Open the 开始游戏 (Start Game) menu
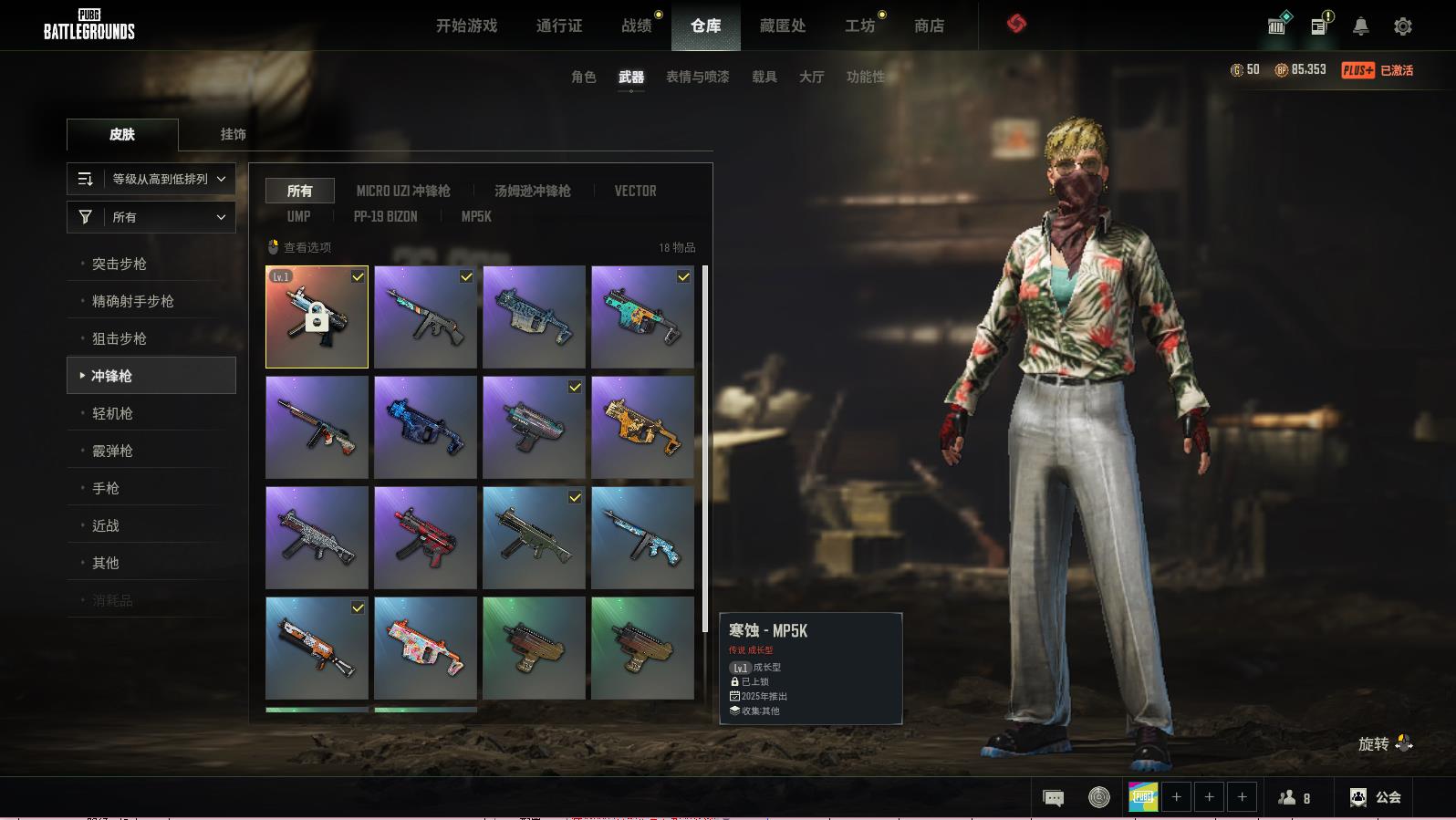This screenshot has width=1456, height=820. (466, 26)
